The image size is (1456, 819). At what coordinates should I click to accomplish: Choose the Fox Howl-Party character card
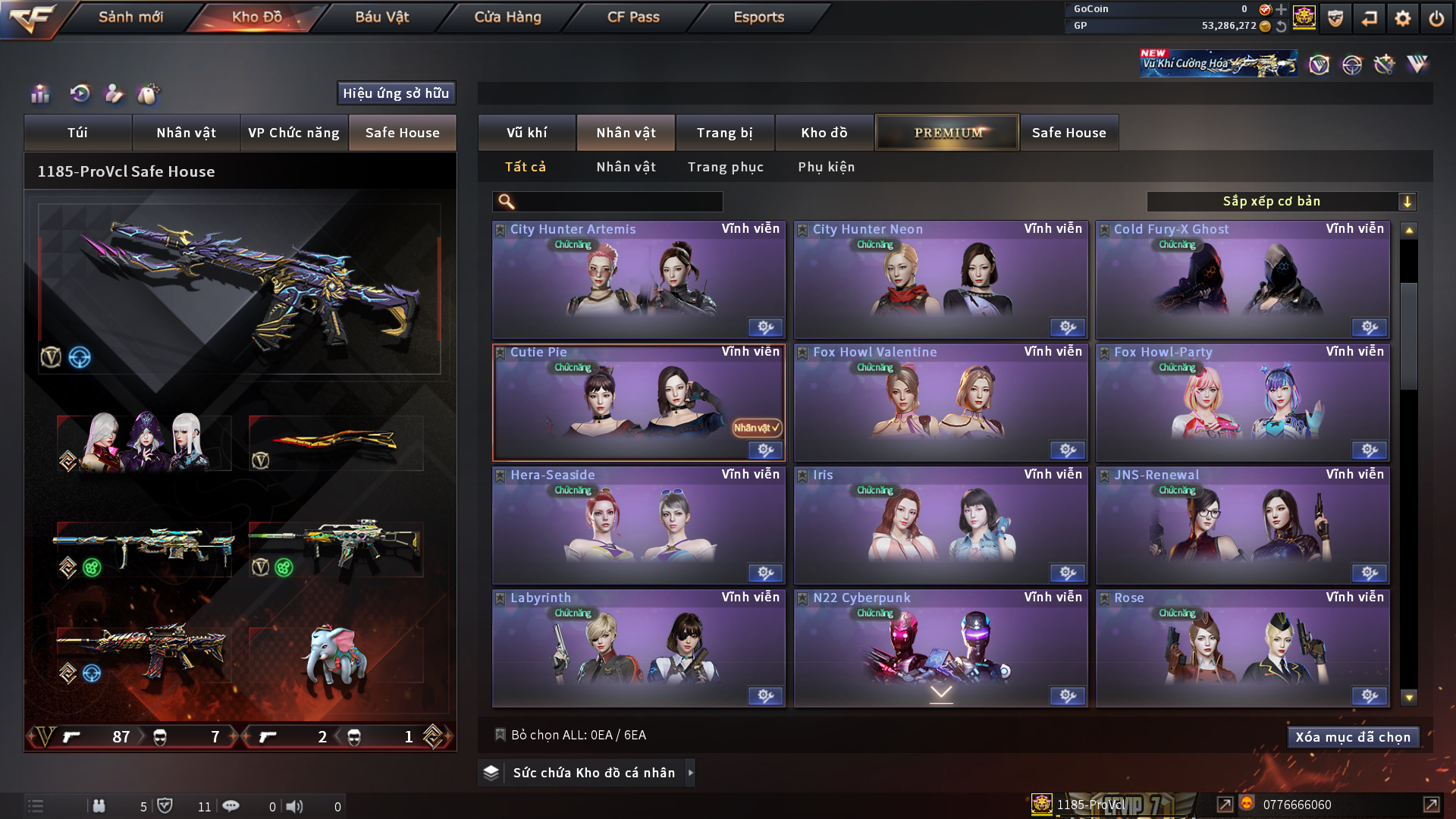(1242, 403)
